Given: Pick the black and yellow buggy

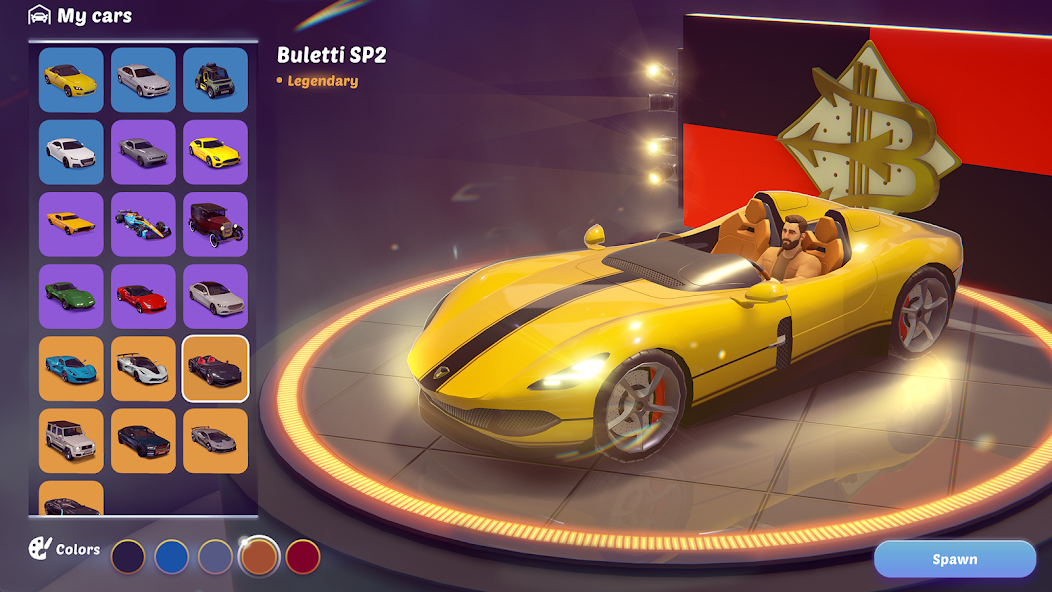Looking at the screenshot, I should (215, 80).
